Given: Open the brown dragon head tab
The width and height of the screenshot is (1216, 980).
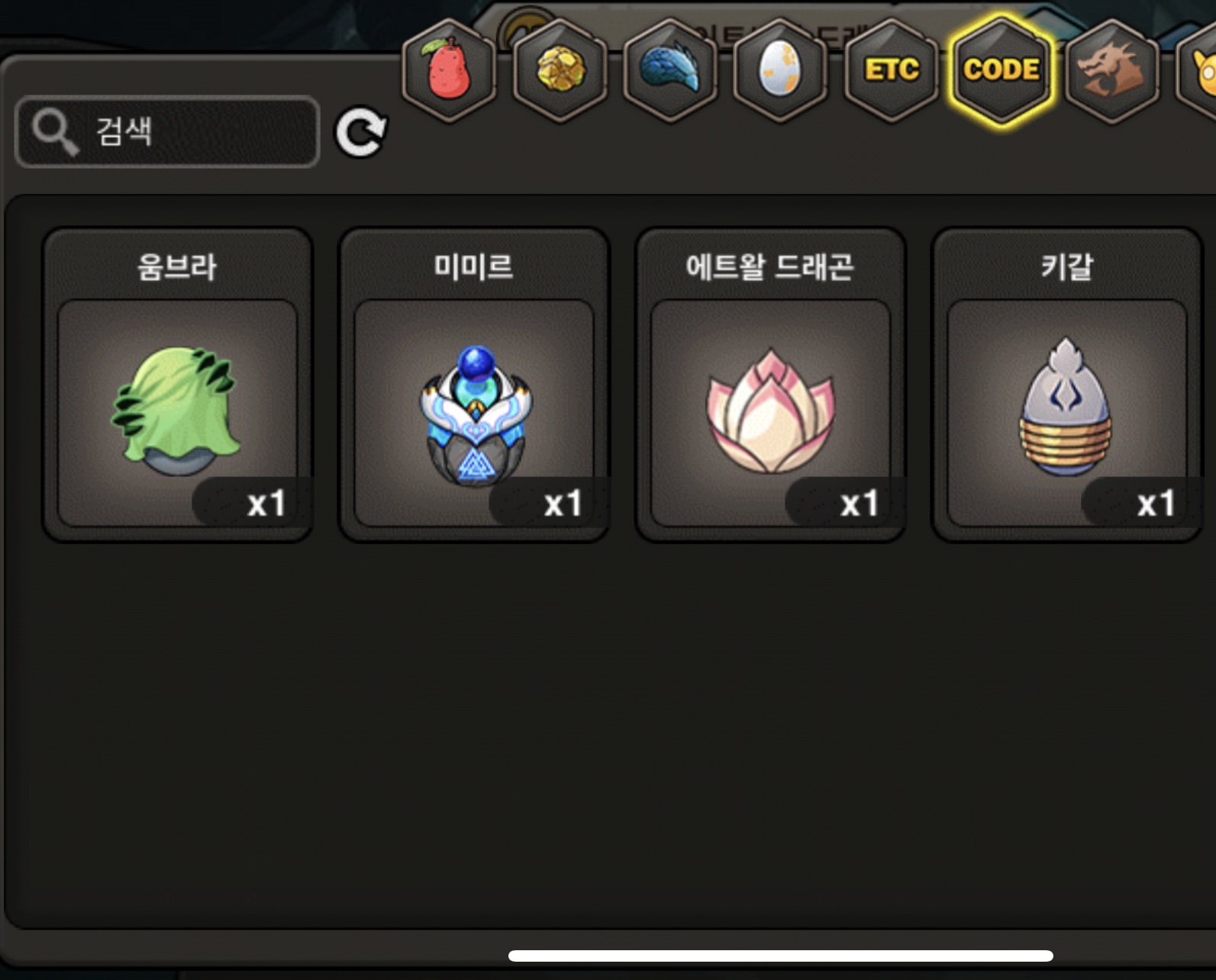Looking at the screenshot, I should (x=1111, y=70).
